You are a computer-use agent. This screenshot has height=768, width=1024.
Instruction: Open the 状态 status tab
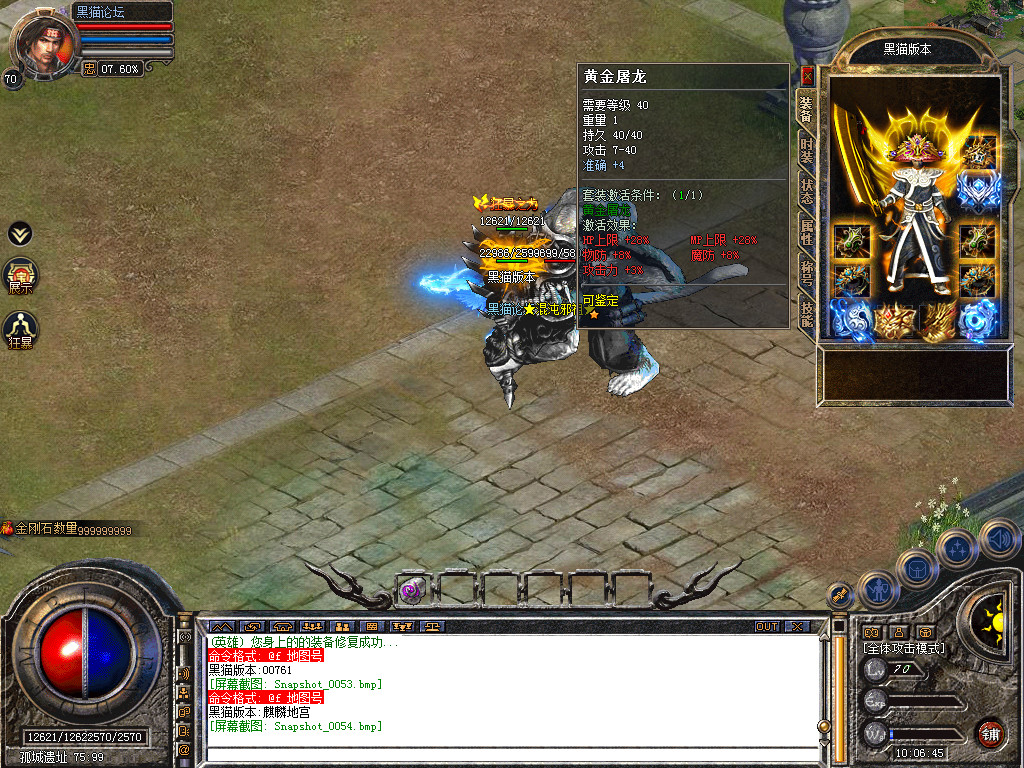point(806,192)
